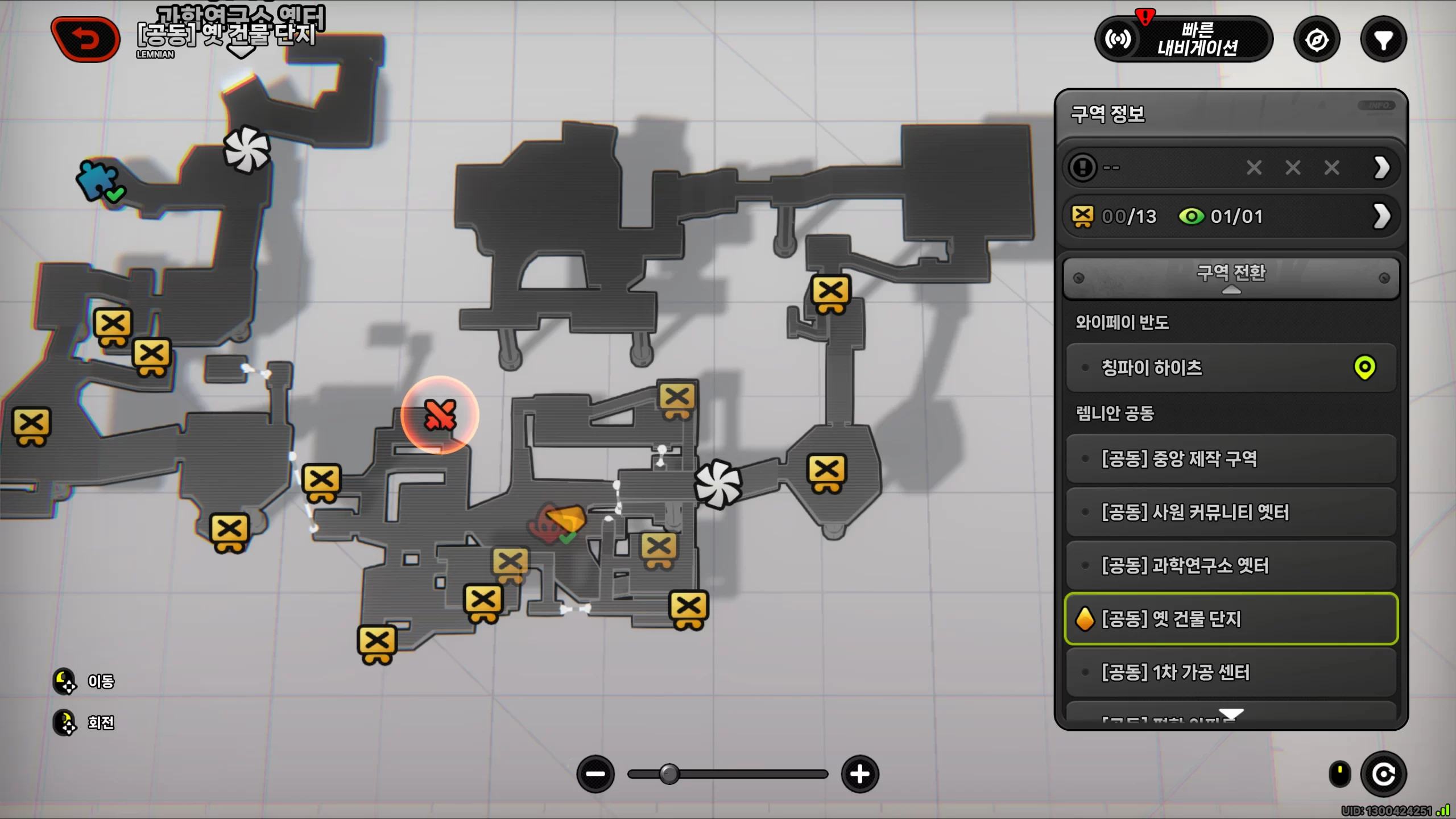Viewport: 1456px width, 819px height.
Task: Select [공동] 과학연구소 옛터 entry
Action: [1231, 565]
